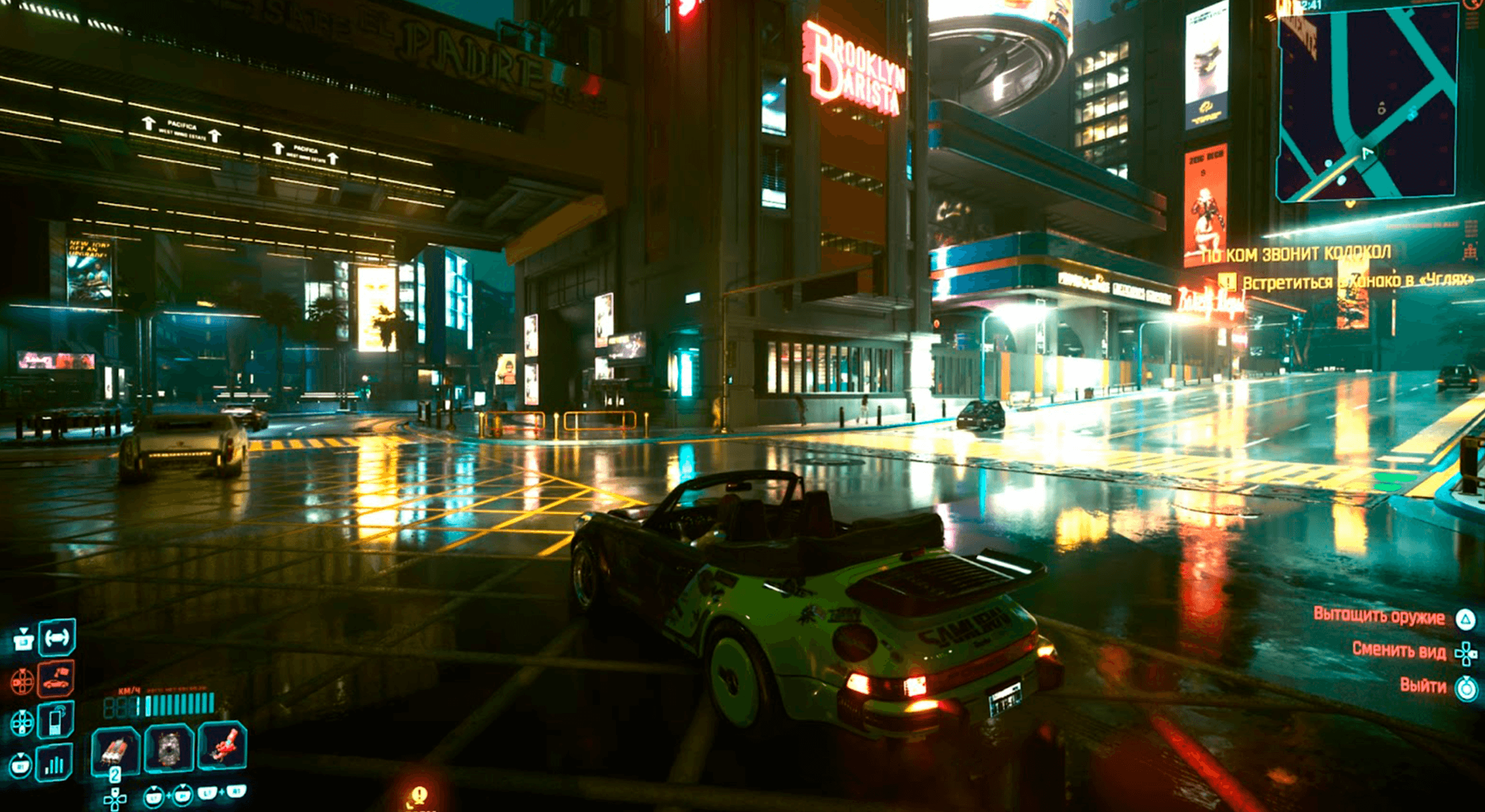Screen dimensions: 1485x812
Task: Click the signal bars icon
Action: [54, 763]
